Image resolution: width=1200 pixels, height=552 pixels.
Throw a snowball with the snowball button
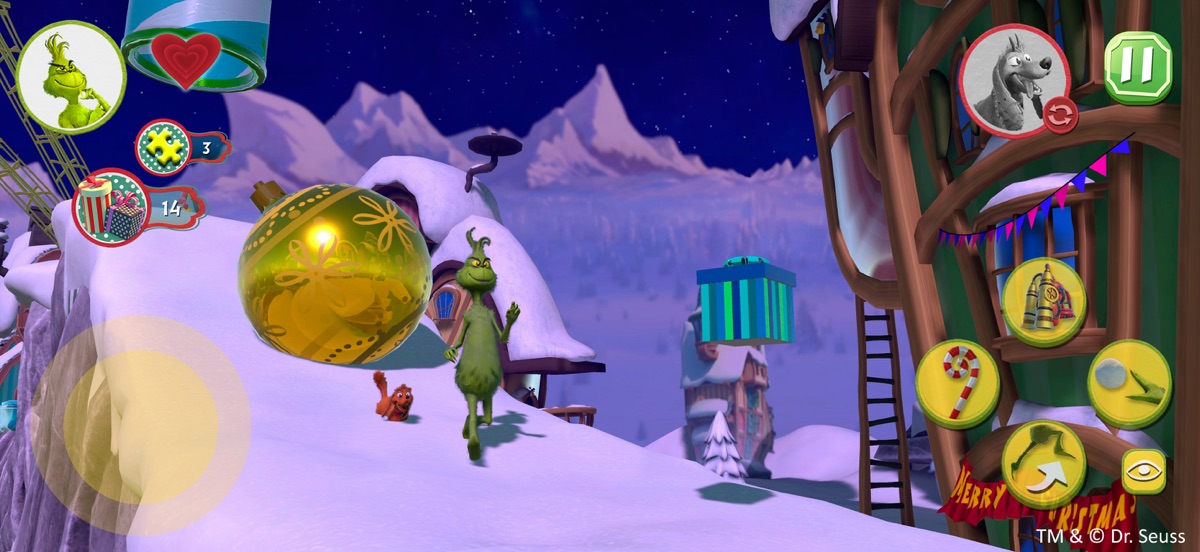point(1129,383)
